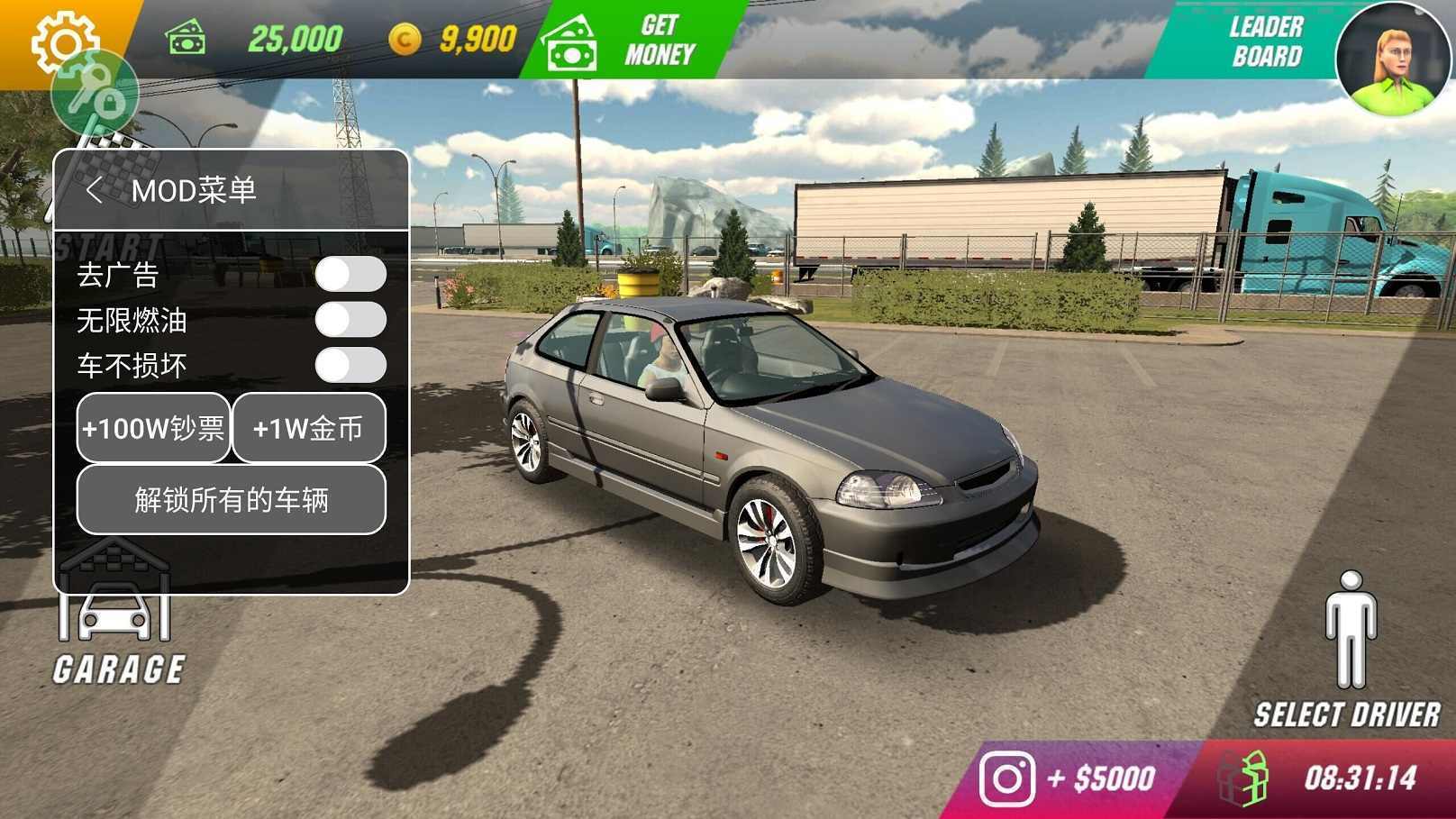Add coins with +1W金币
The width and height of the screenshot is (1456, 819).
pos(309,428)
